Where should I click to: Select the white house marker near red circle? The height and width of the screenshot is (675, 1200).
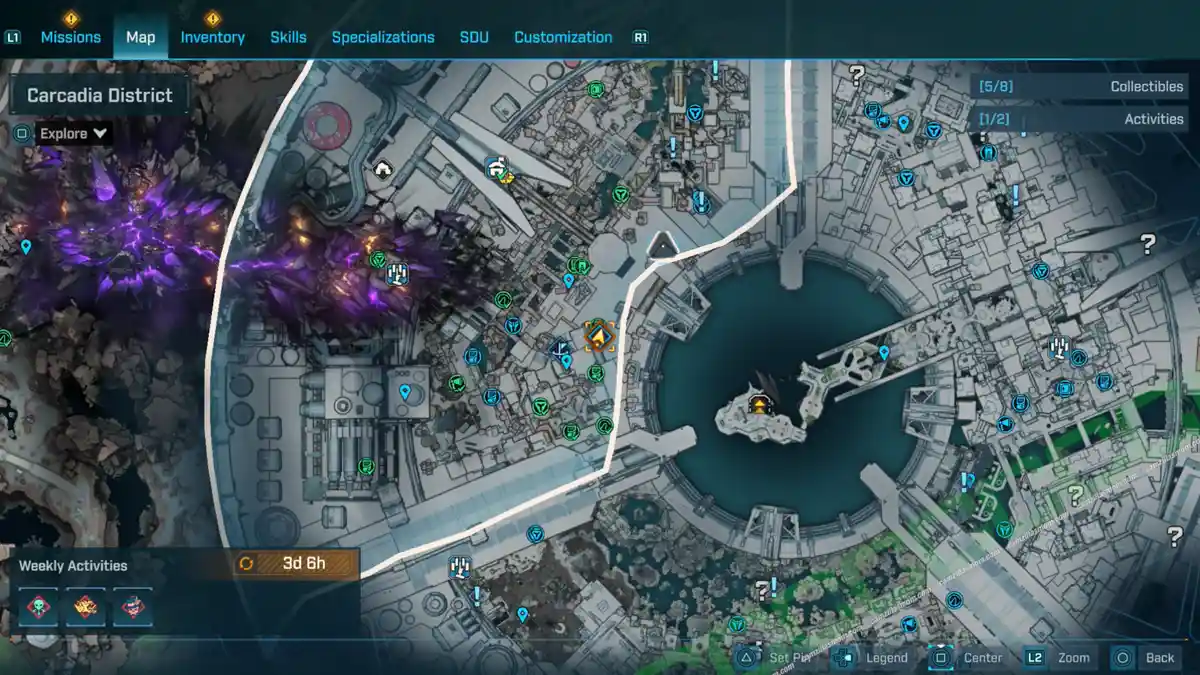[x=382, y=168]
